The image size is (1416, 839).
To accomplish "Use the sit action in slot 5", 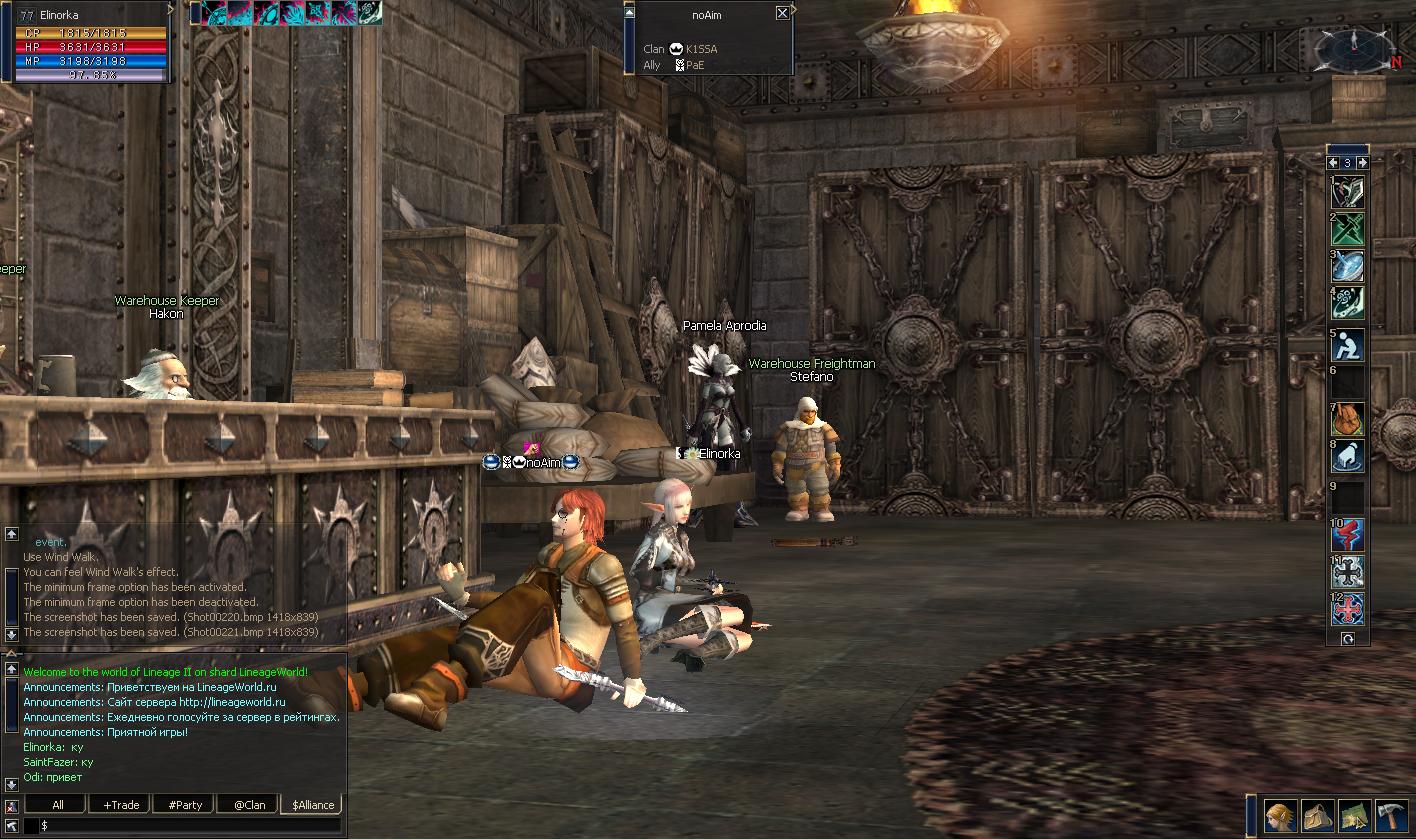I will click(x=1347, y=346).
